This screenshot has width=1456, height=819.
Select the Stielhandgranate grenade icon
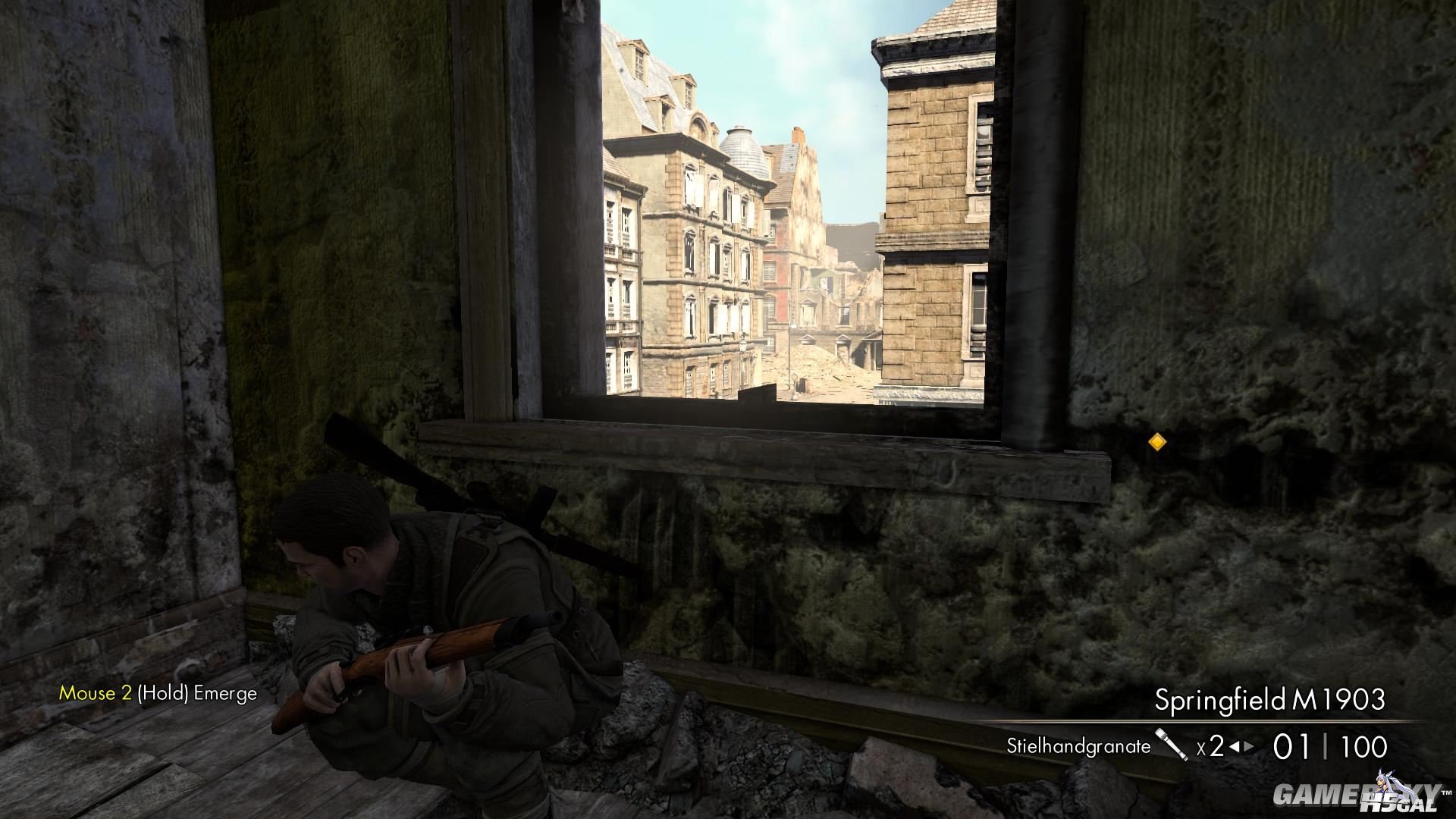(x=1171, y=745)
